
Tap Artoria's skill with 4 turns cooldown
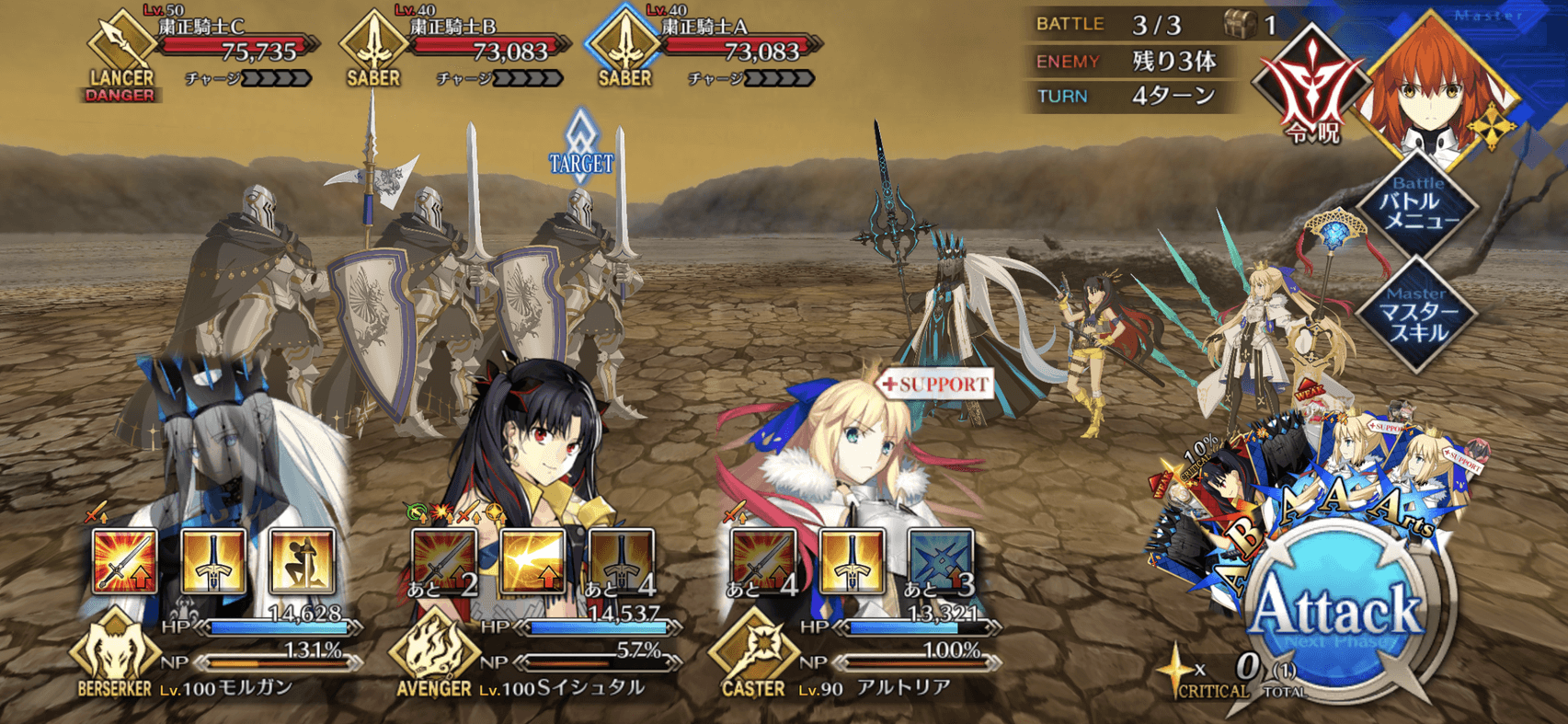coord(763,560)
